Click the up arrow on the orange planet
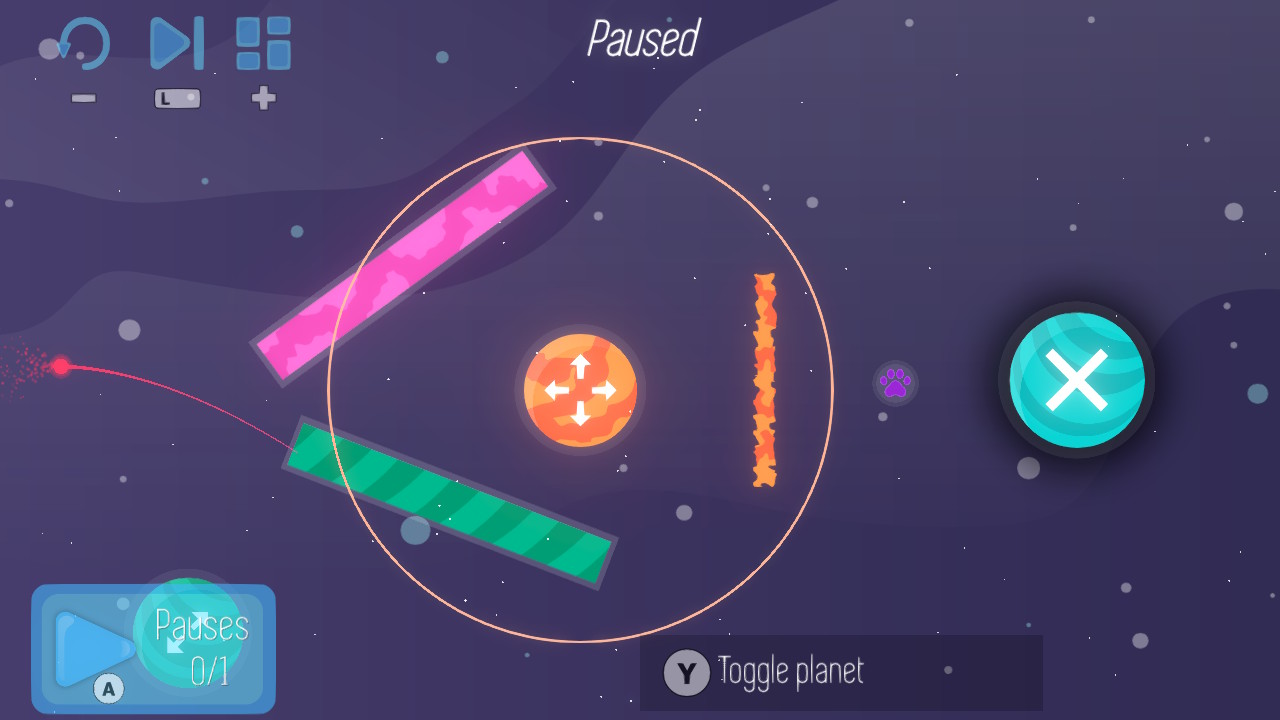 point(580,362)
